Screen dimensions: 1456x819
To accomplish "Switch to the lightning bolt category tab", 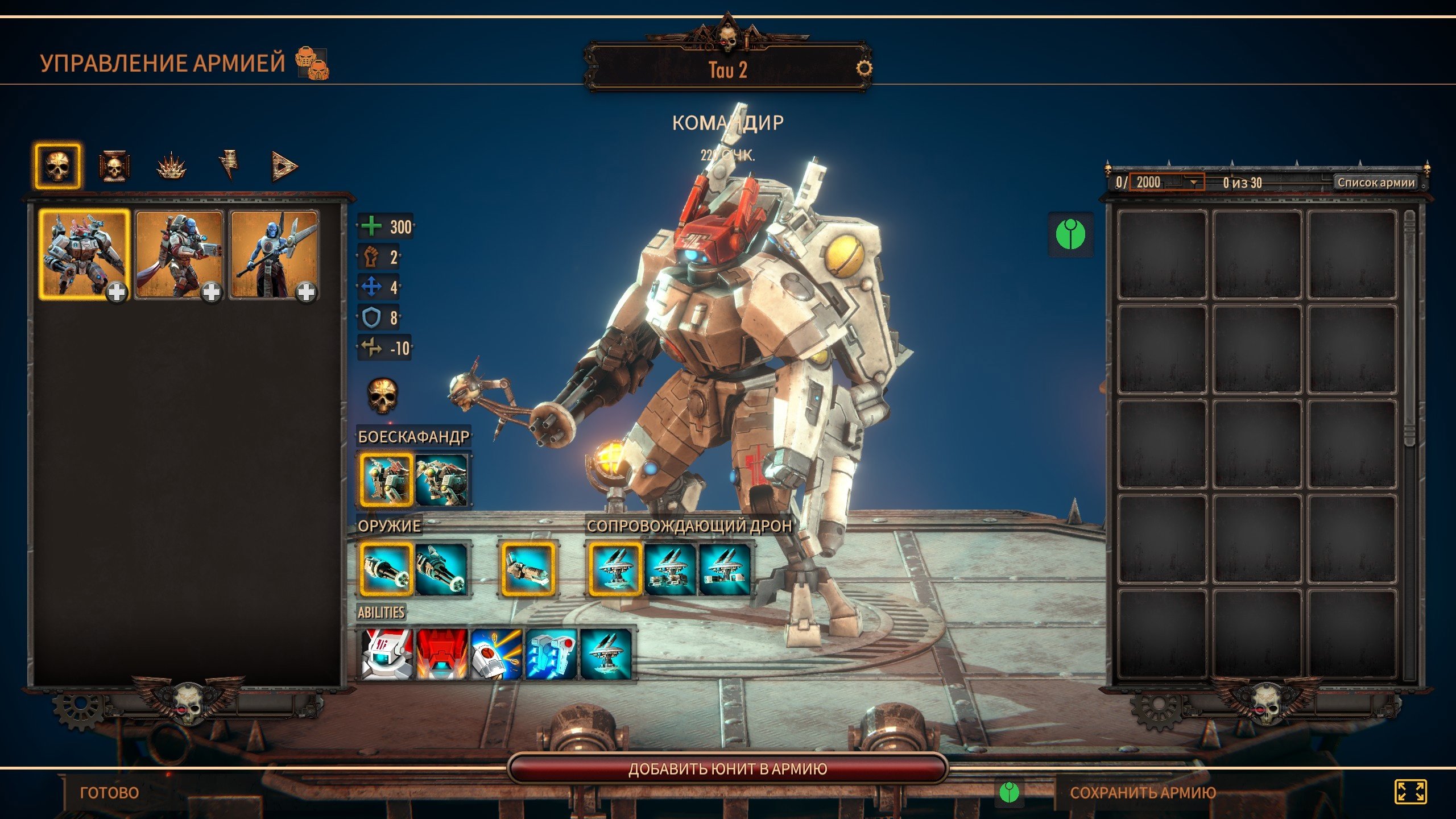I will (x=229, y=166).
